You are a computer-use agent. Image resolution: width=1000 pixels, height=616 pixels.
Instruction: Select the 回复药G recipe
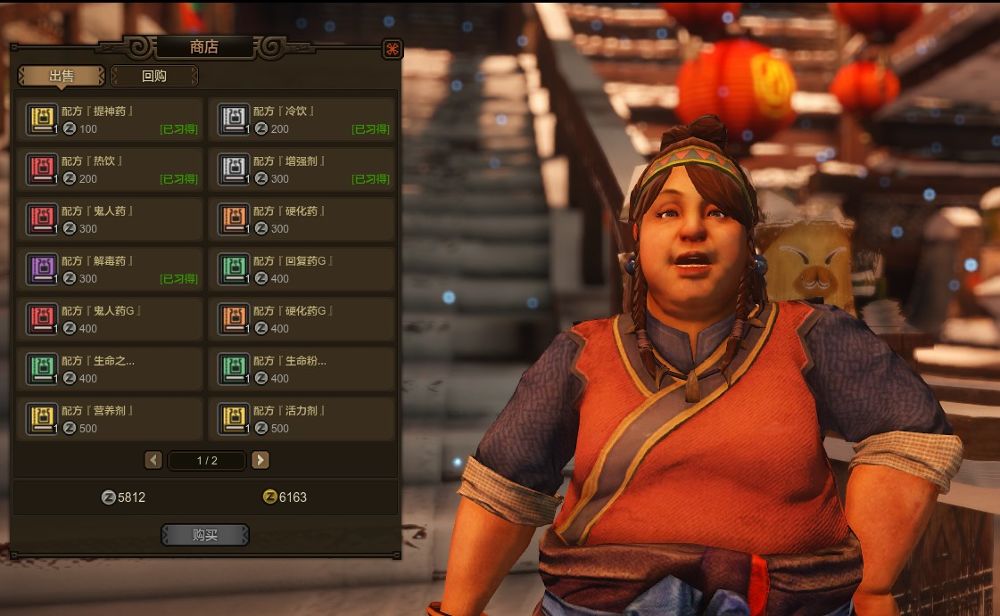pos(302,269)
